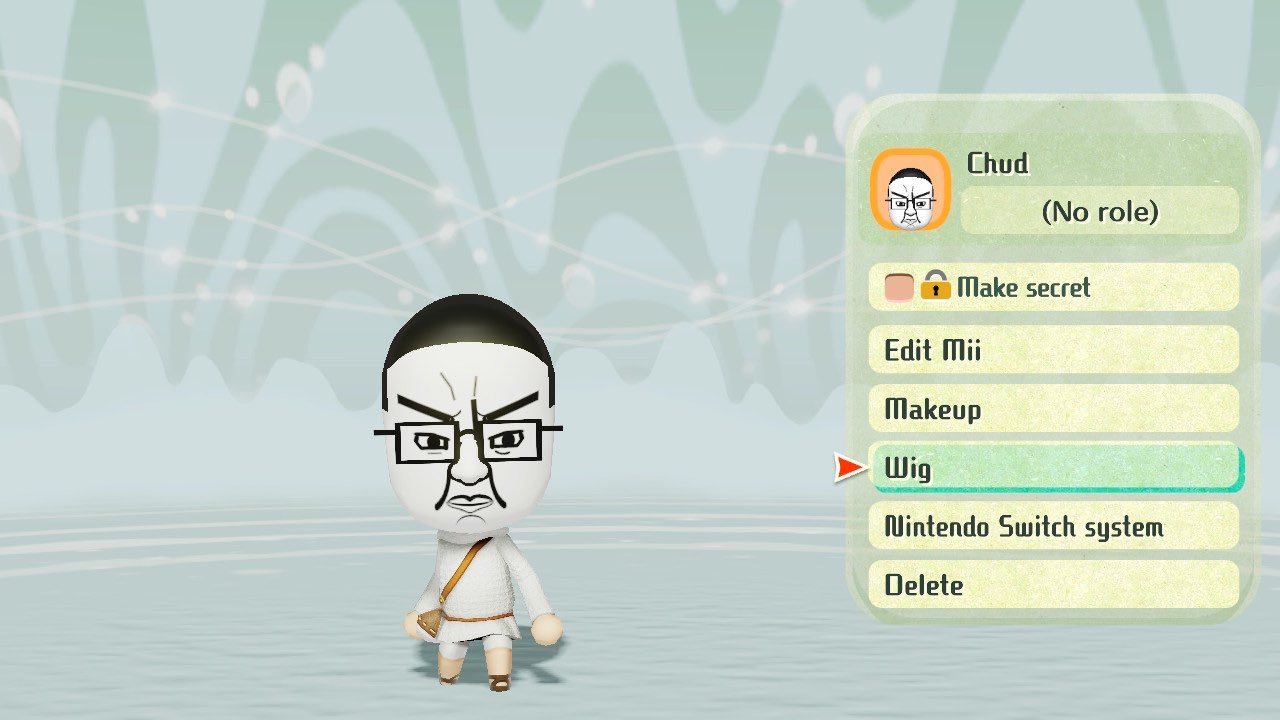Open the Edit Mii option
Screen dimensions: 1280x720
pyautogui.click(x=1053, y=350)
